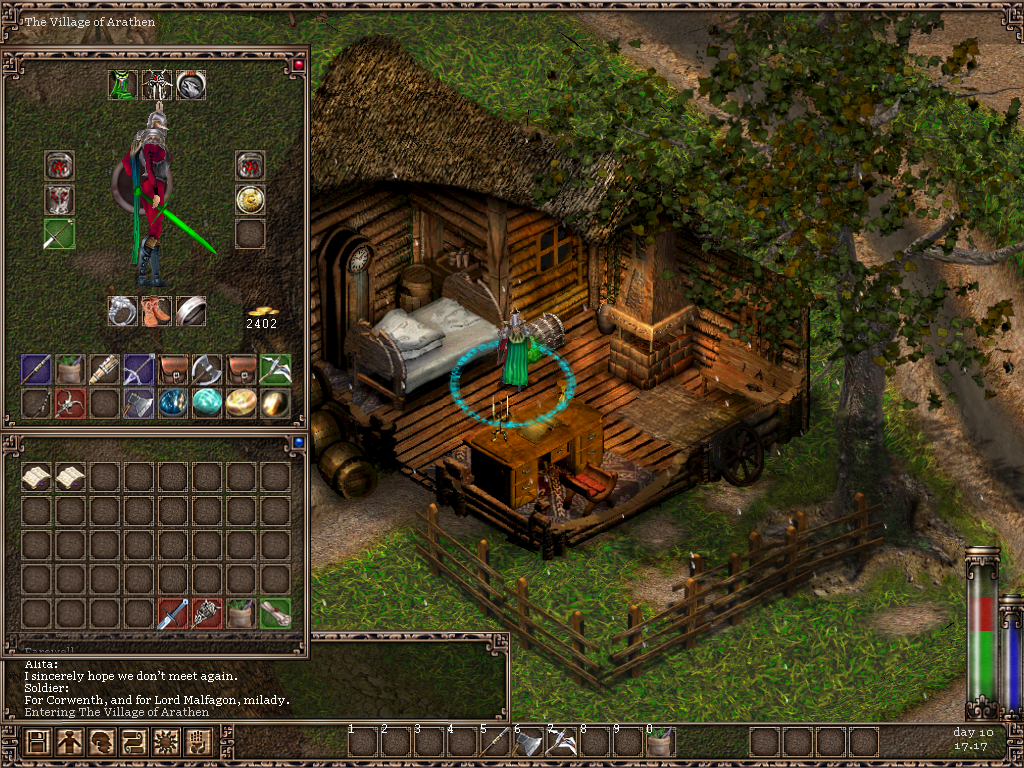Image resolution: width=1024 pixels, height=768 pixels.
Task: Click the open hand button on toolbar
Action: pos(199,742)
